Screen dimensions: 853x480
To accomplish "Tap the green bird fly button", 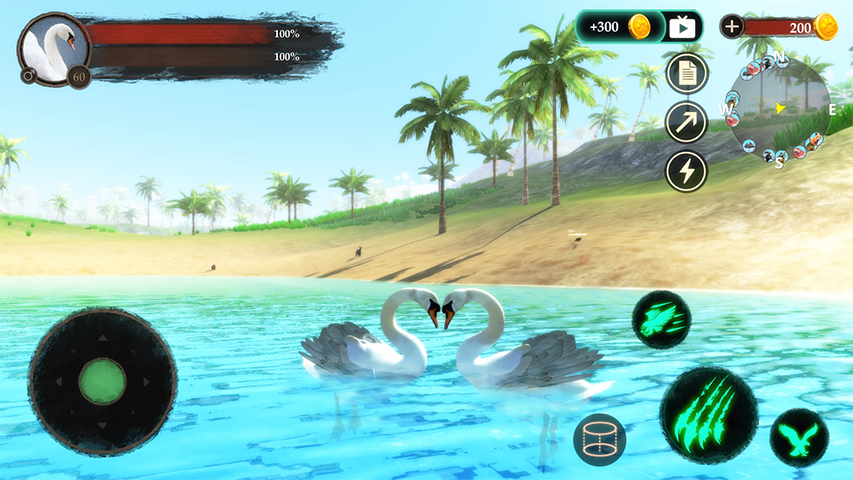I will point(799,437).
